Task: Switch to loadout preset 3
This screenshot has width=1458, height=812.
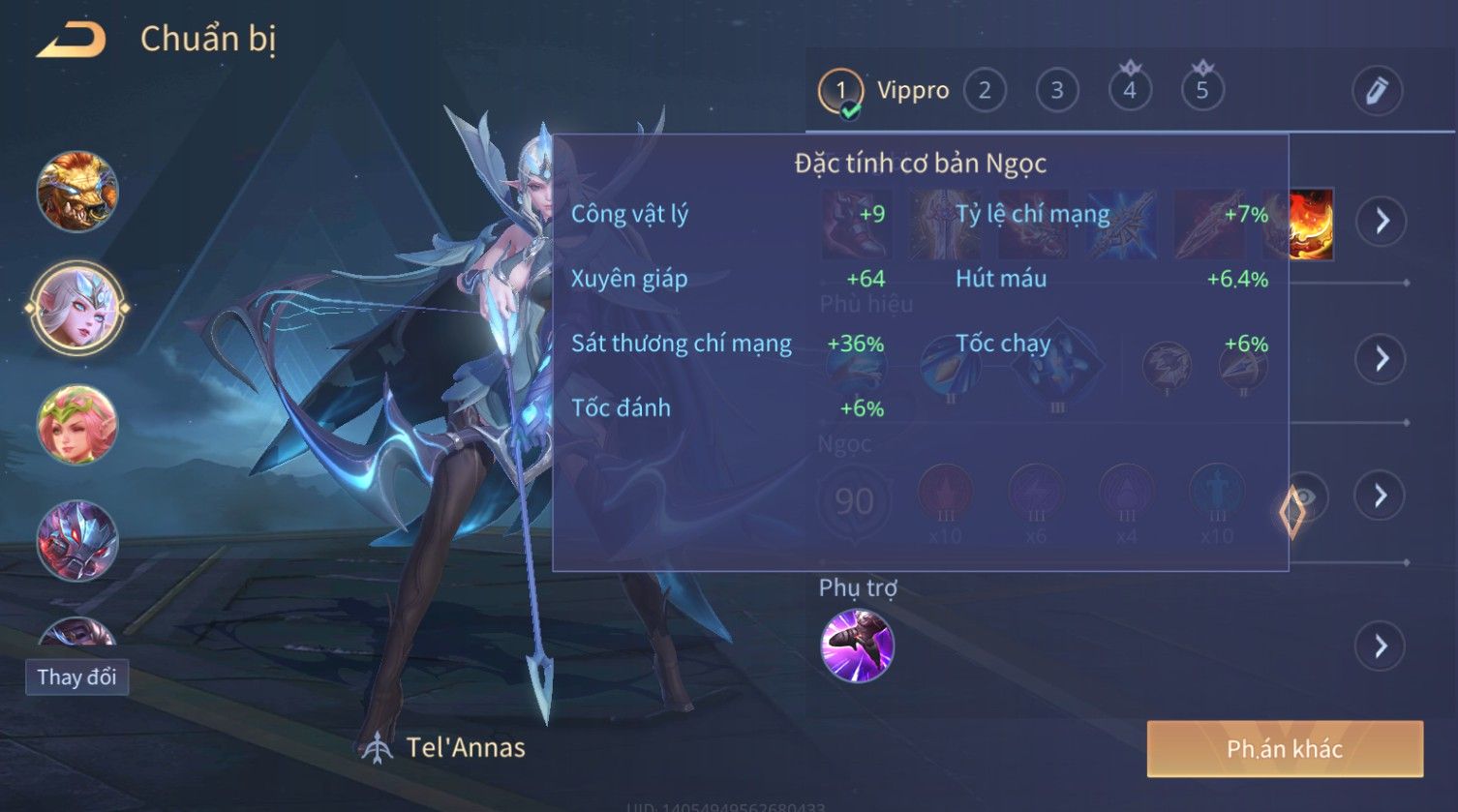Action: [1057, 91]
